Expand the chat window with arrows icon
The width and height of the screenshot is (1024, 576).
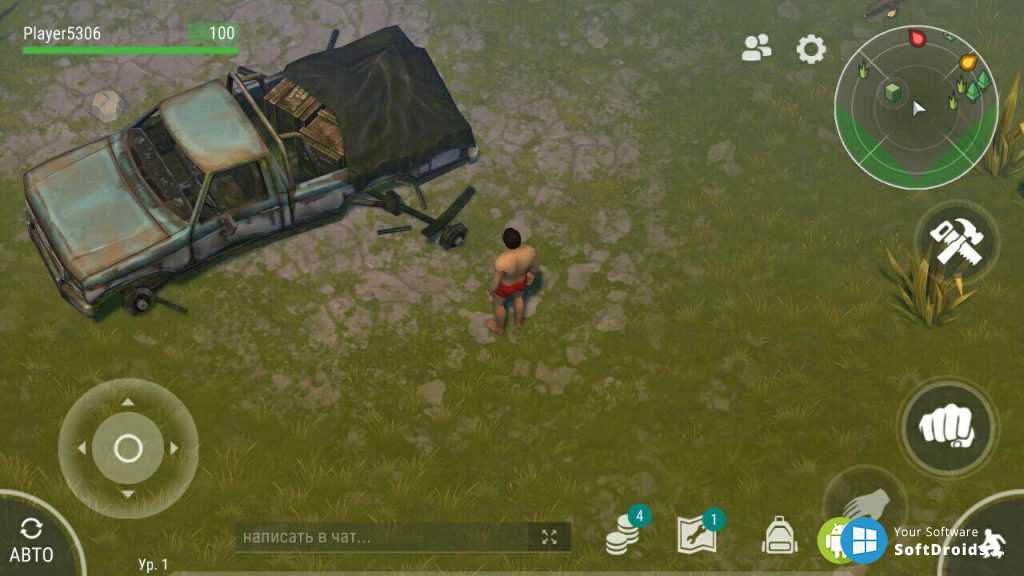549,537
